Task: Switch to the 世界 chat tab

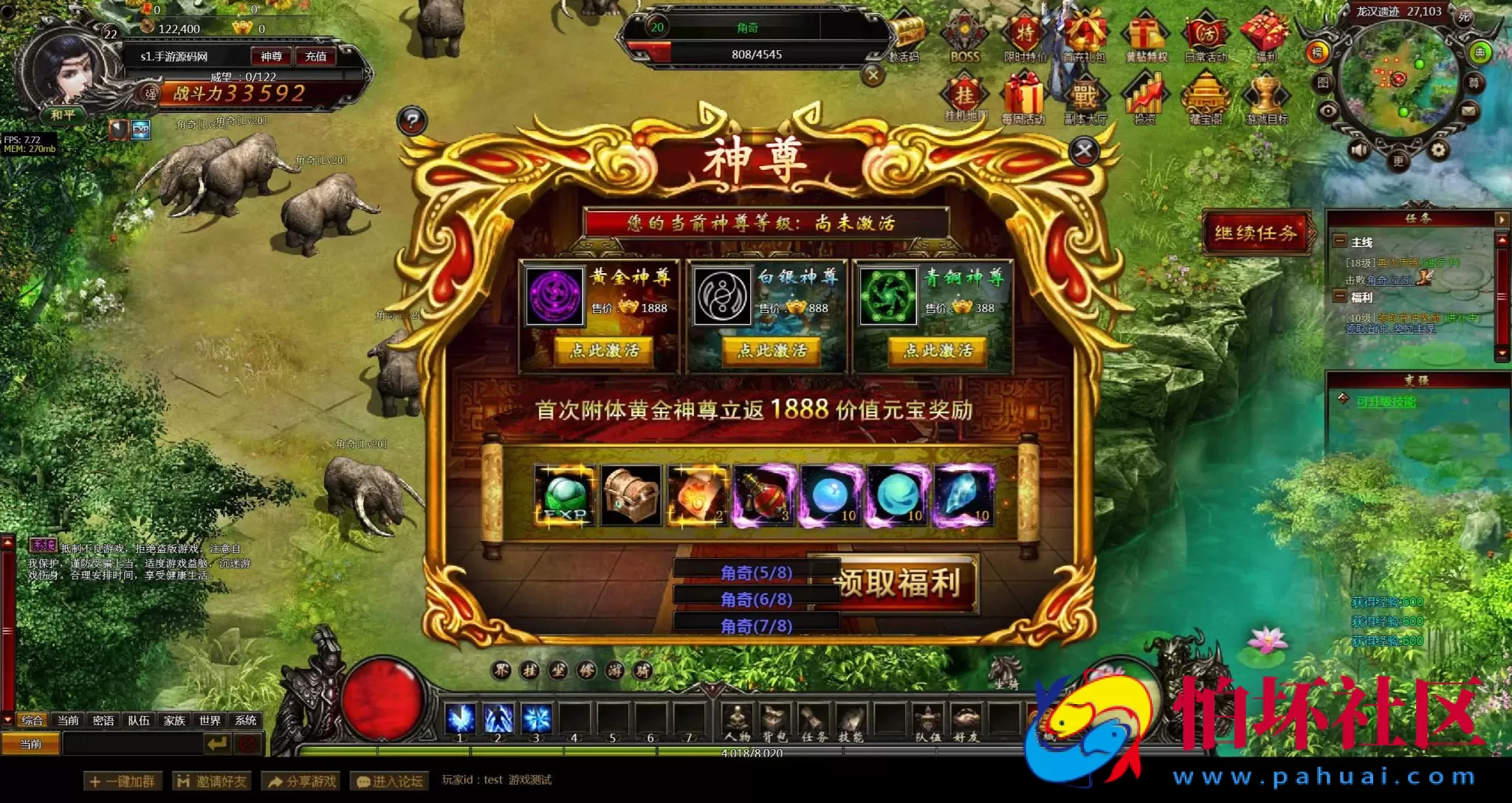Action: coord(209,720)
